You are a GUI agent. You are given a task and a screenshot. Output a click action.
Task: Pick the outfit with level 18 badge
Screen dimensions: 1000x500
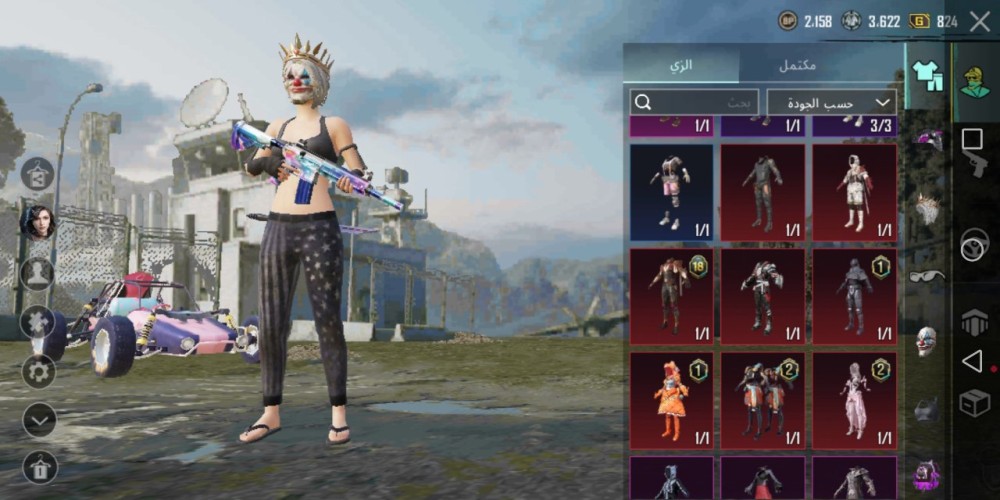[671, 297]
